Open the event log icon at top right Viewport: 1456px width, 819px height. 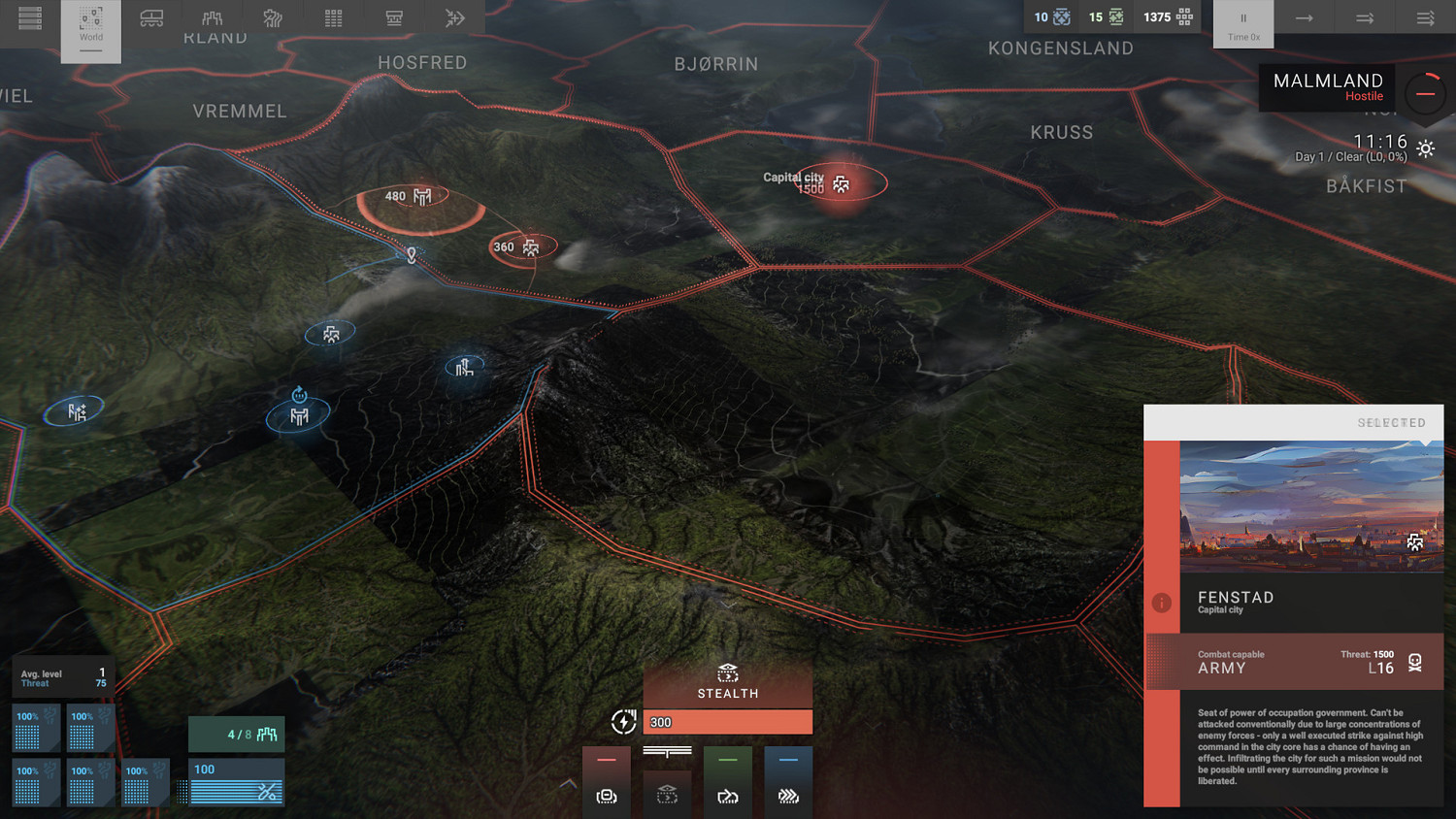coord(1425,17)
